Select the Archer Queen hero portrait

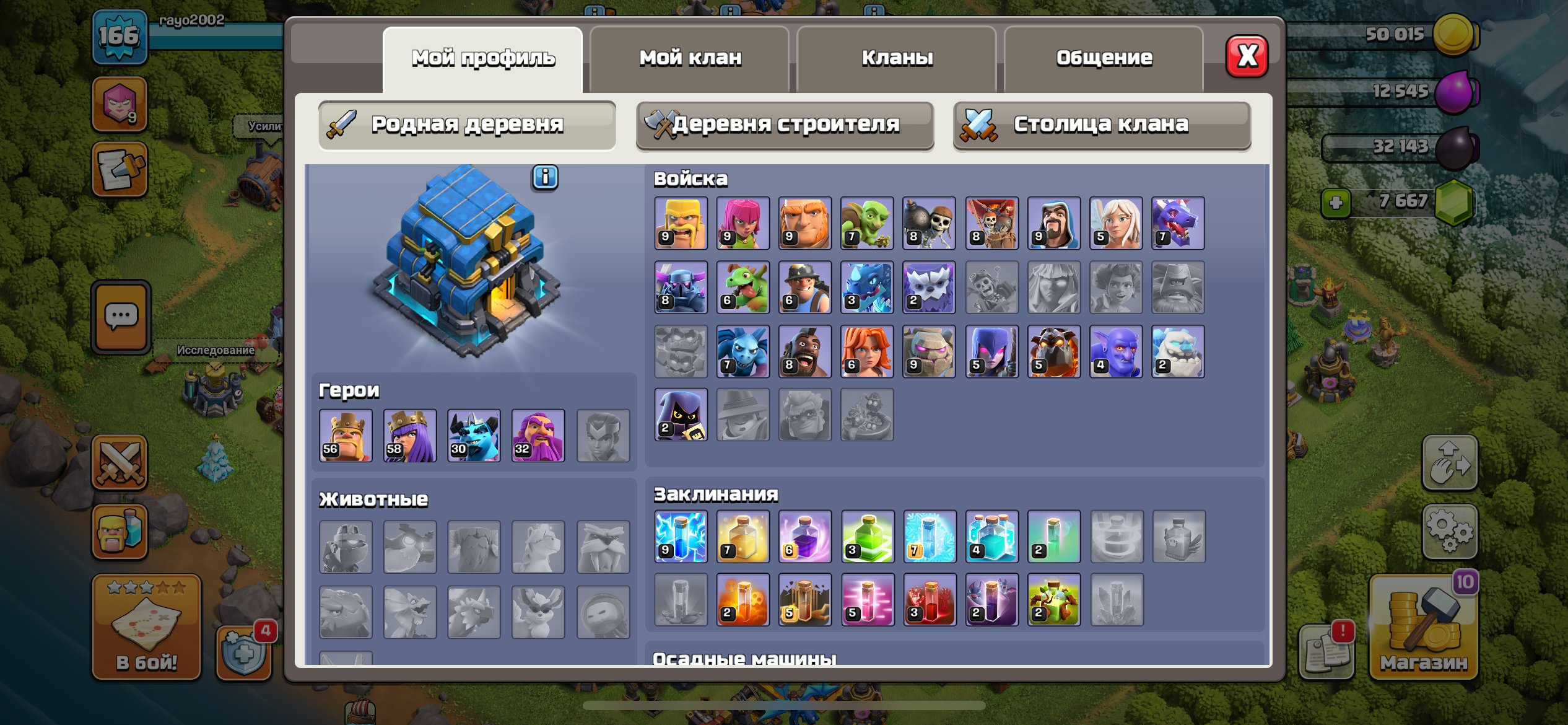410,436
